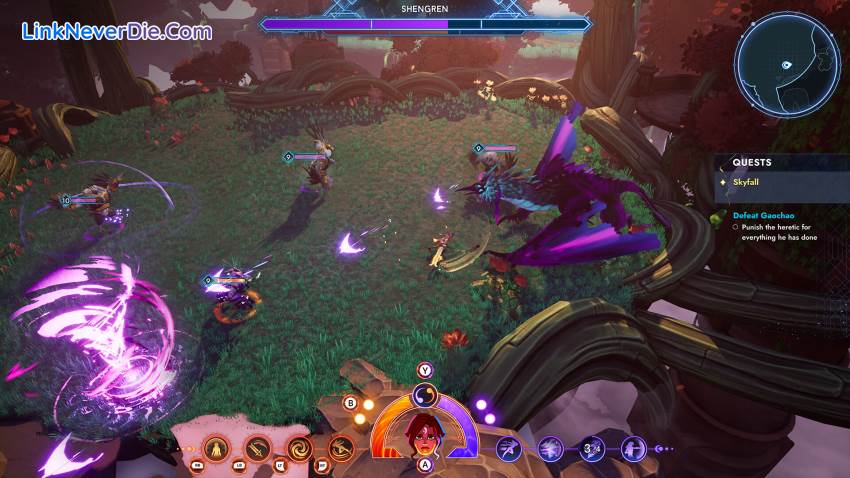This screenshot has width=850, height=478.
Task: Activate the last purple figure ability
Action: 633,449
